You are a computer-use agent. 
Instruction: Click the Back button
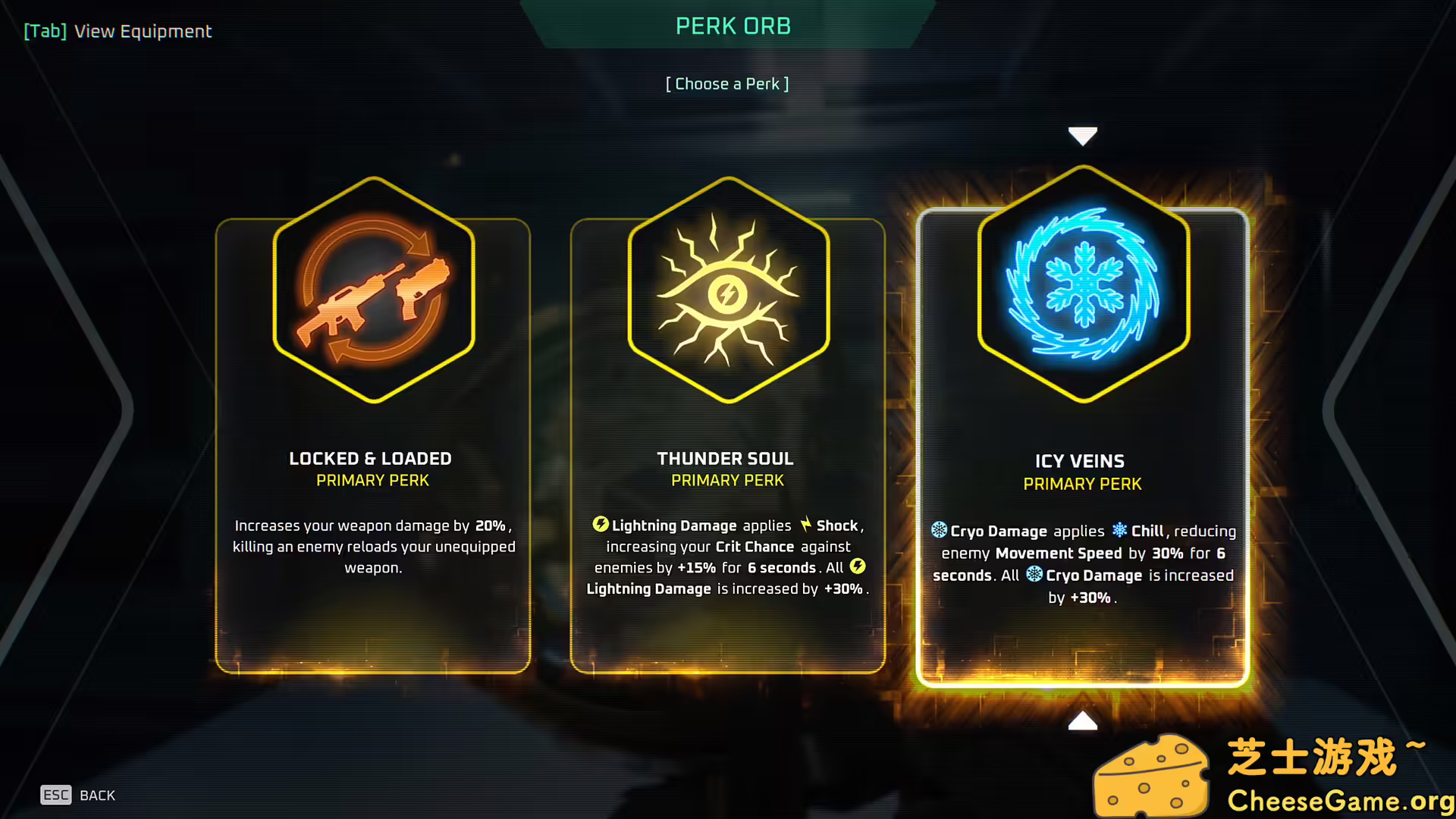pos(97,795)
